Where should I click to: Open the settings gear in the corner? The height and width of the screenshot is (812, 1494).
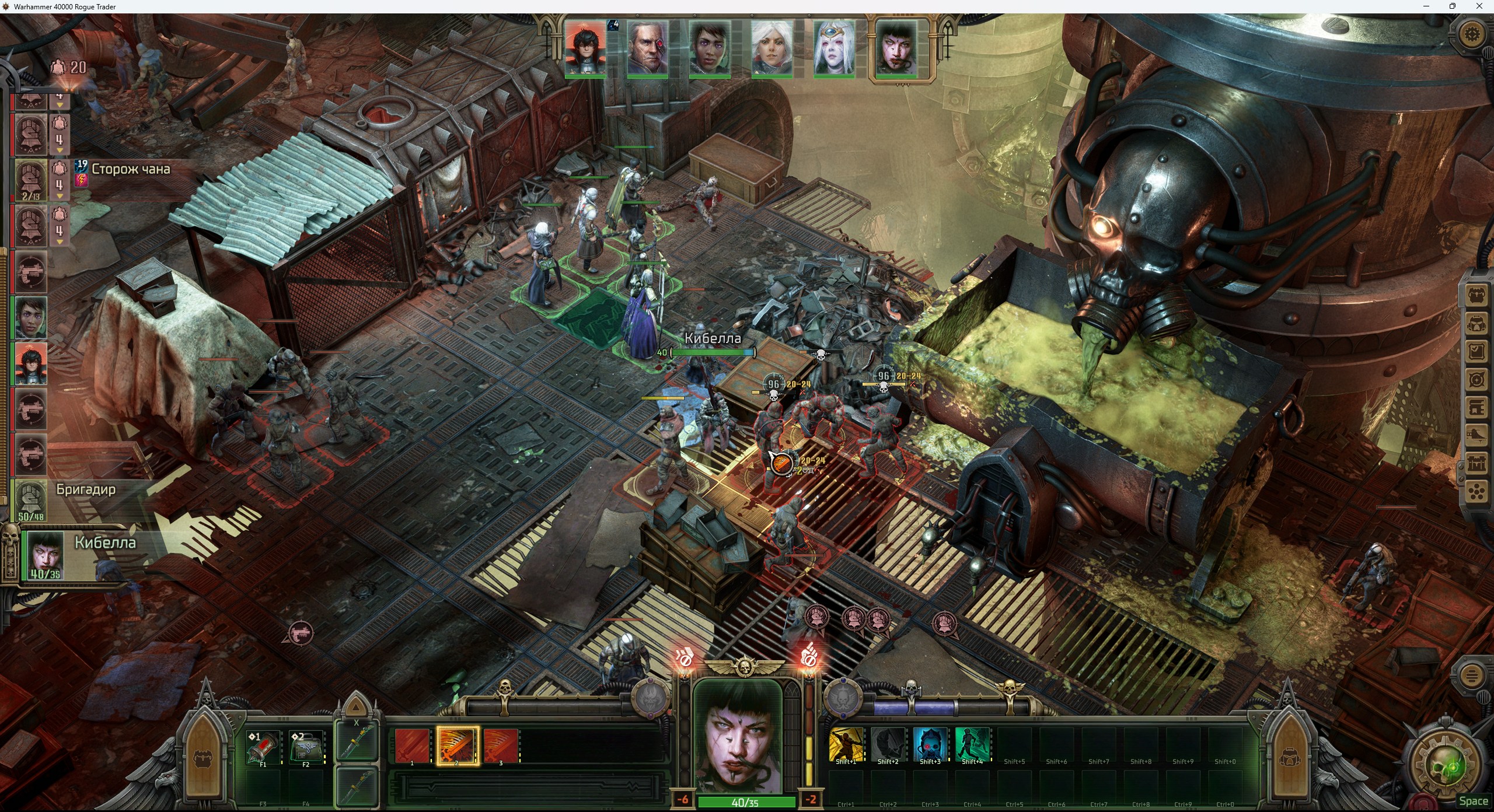1472,34
